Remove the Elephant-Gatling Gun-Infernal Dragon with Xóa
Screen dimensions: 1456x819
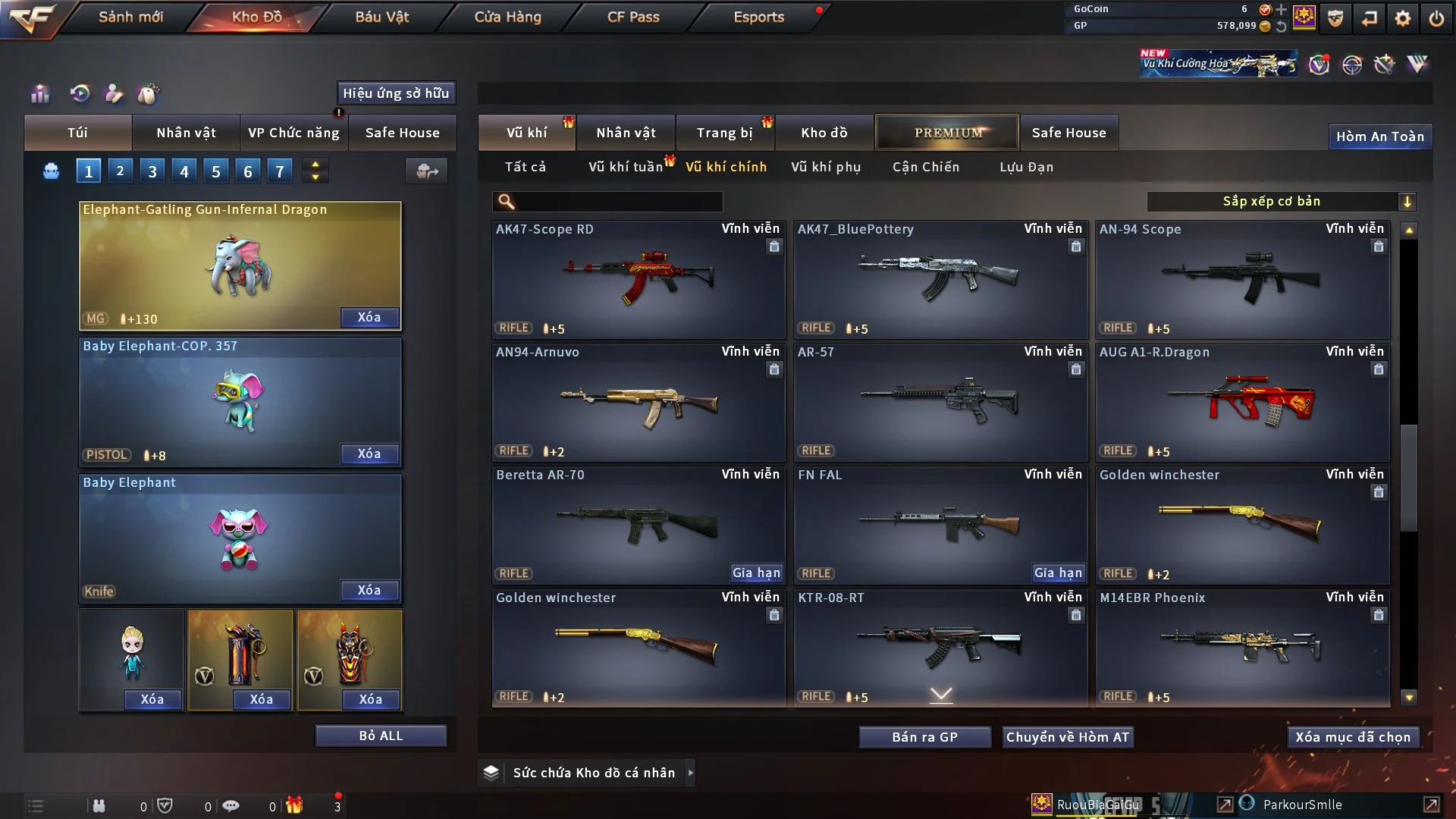[x=369, y=317]
